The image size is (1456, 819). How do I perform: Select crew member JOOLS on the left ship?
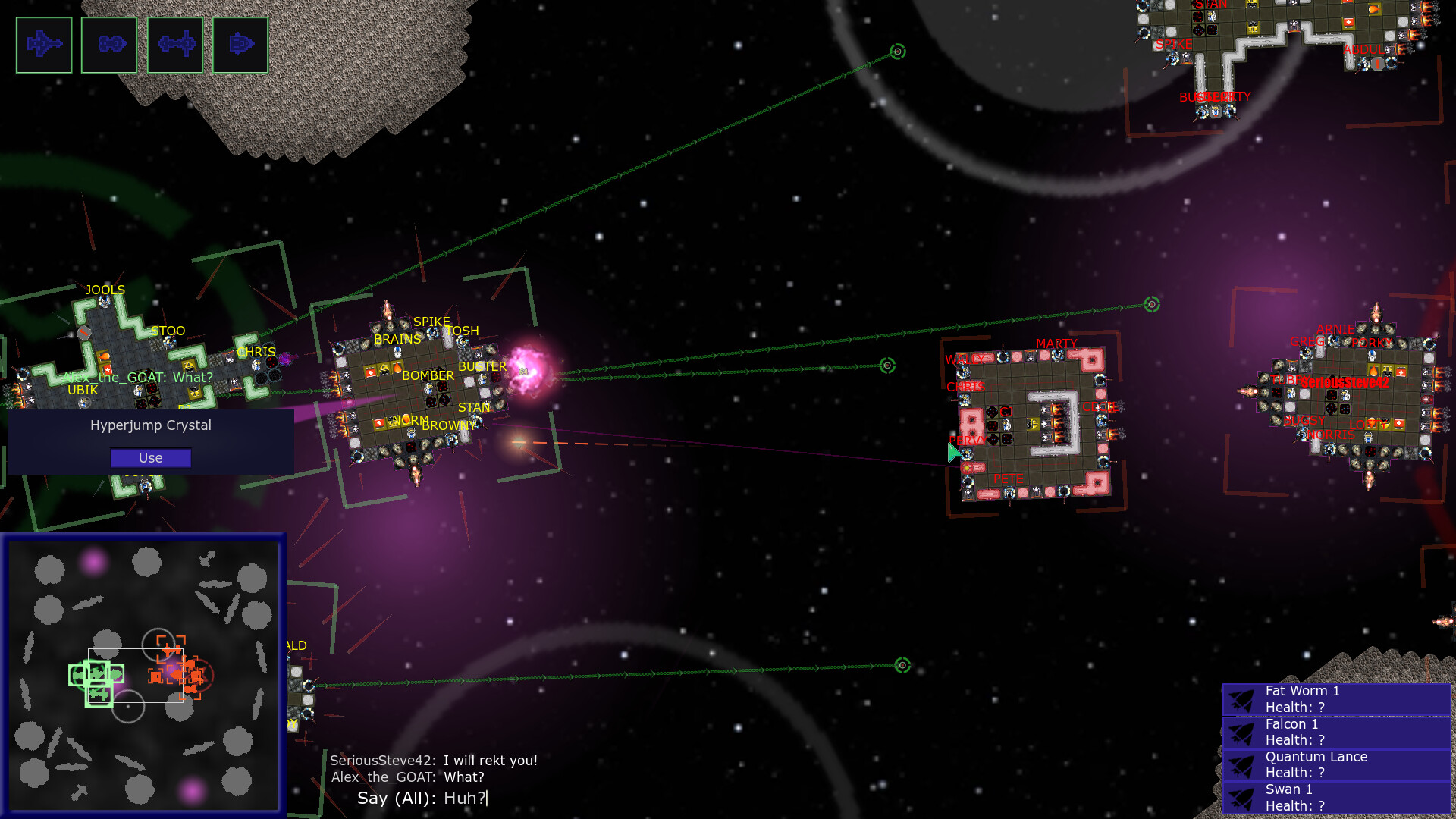pyautogui.click(x=105, y=300)
